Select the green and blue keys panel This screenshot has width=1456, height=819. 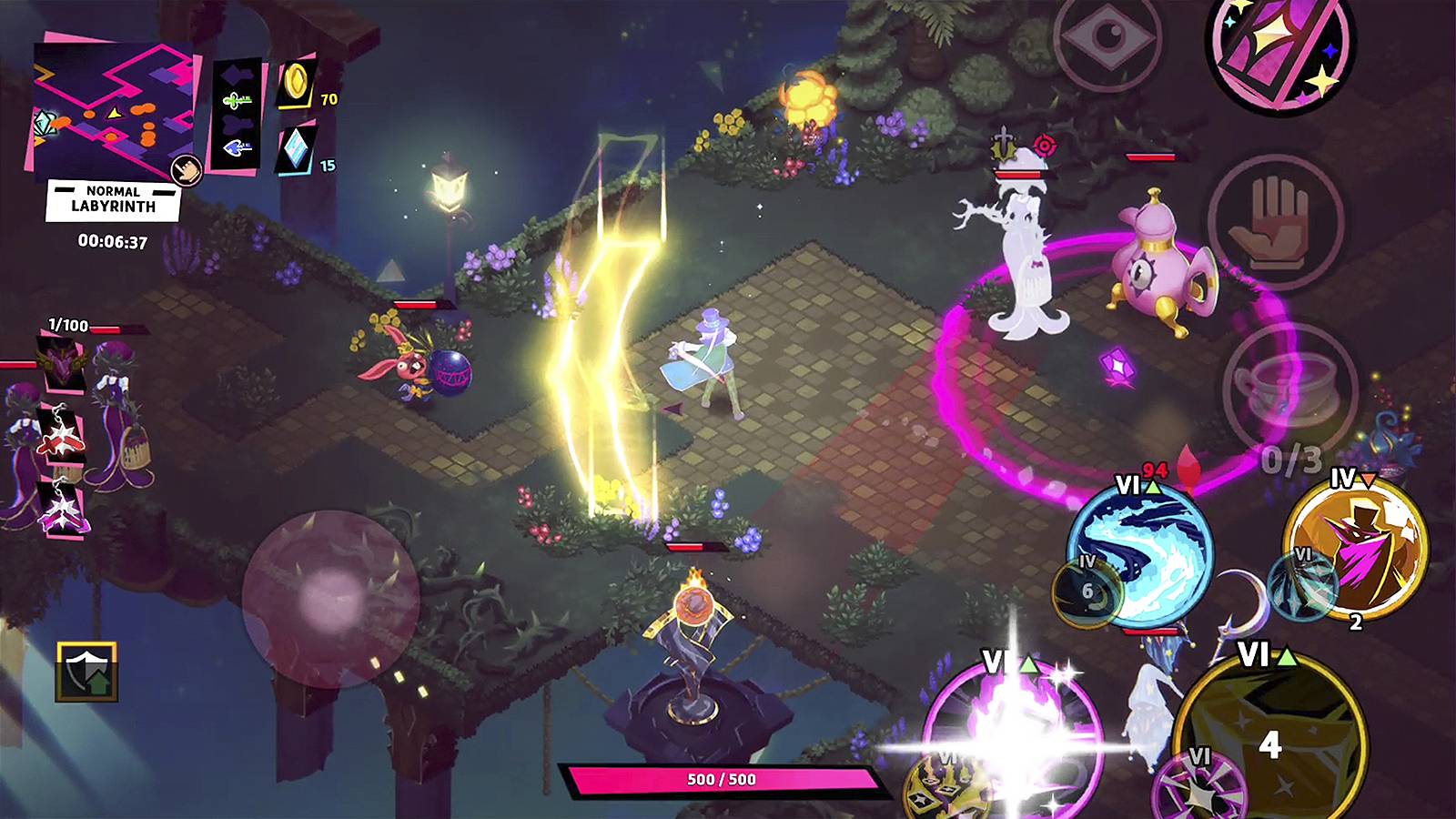click(237, 114)
